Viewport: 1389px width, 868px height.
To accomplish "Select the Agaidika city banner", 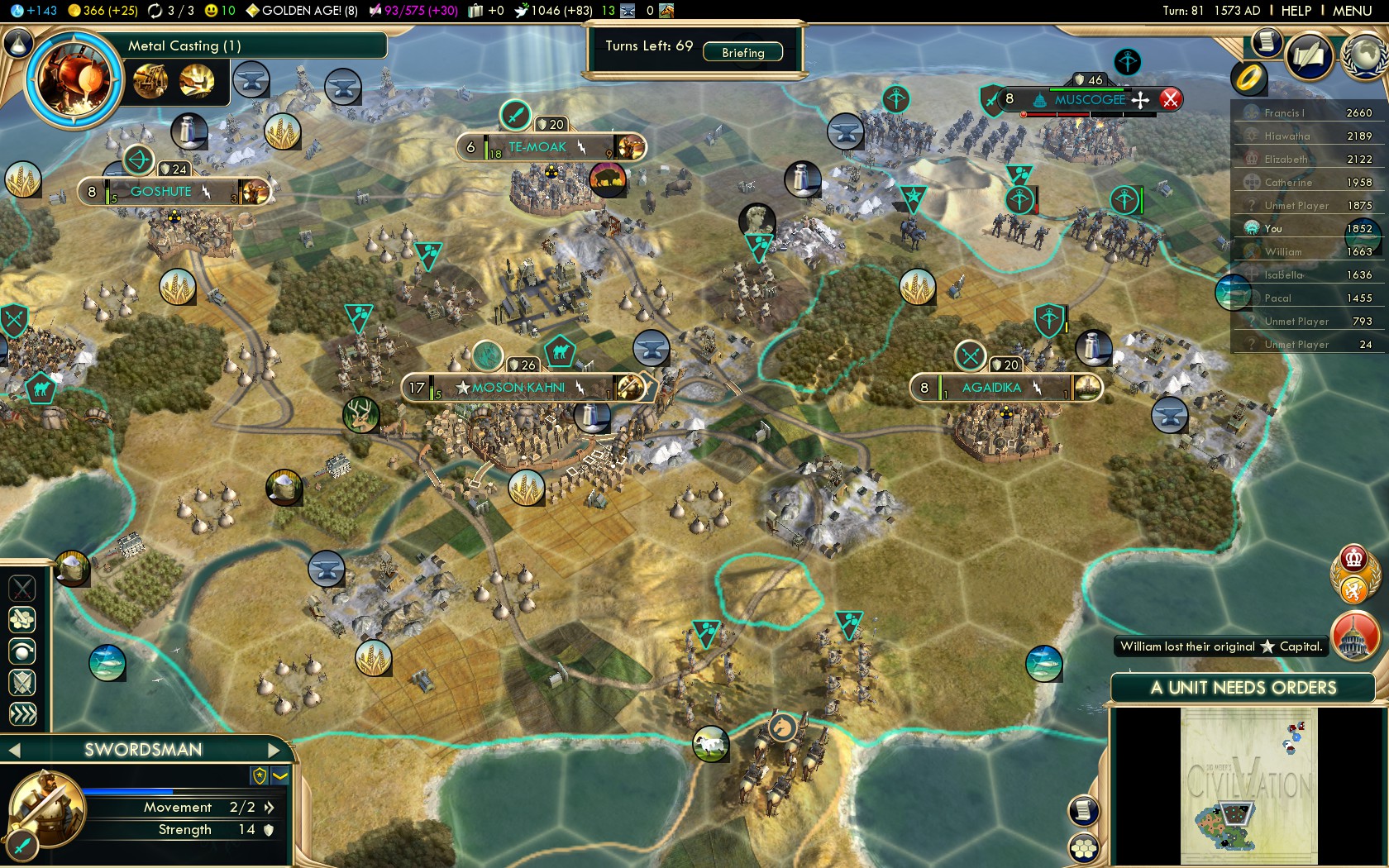I will point(991,387).
